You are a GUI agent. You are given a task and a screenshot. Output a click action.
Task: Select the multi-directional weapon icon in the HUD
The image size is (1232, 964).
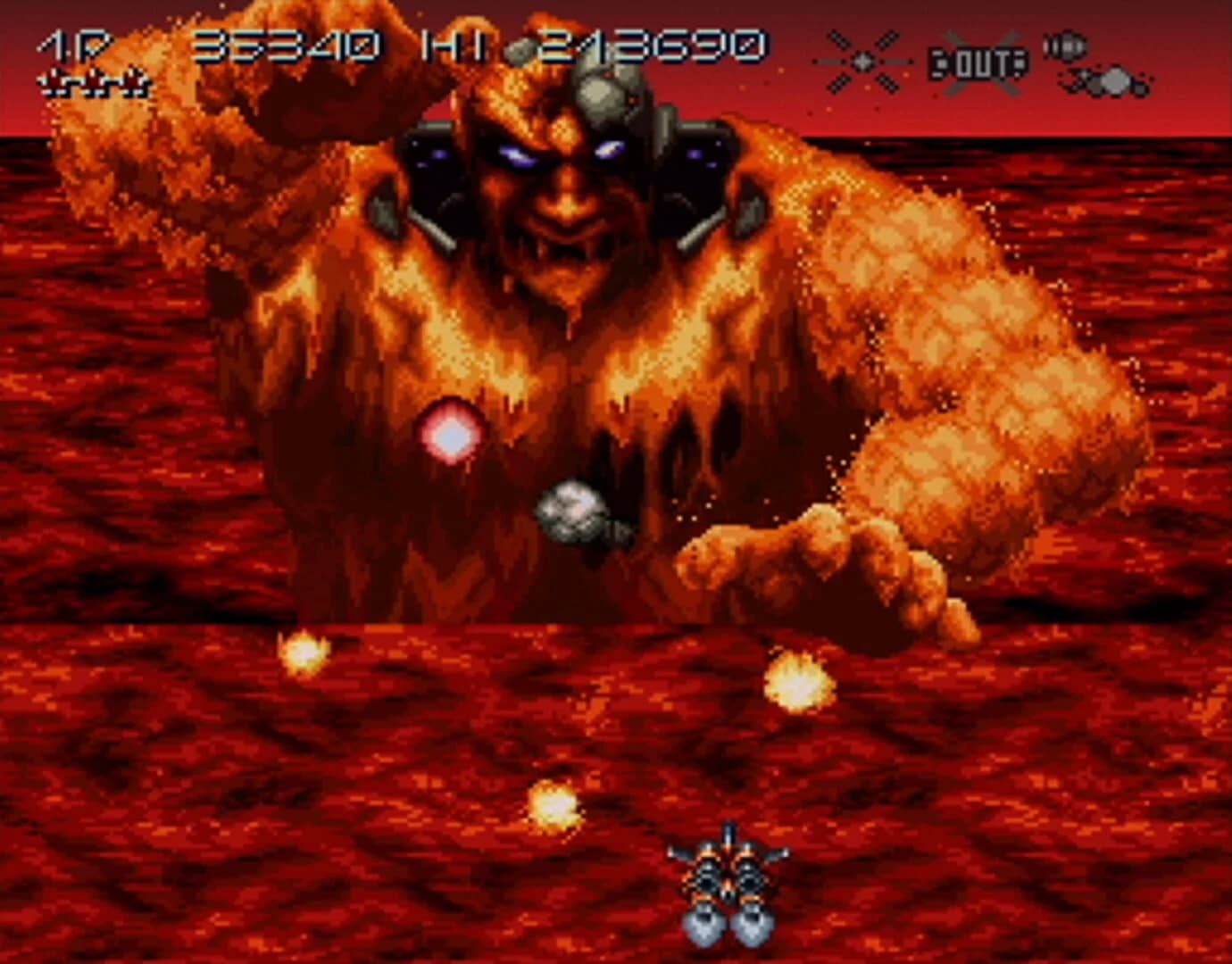[x=862, y=62]
